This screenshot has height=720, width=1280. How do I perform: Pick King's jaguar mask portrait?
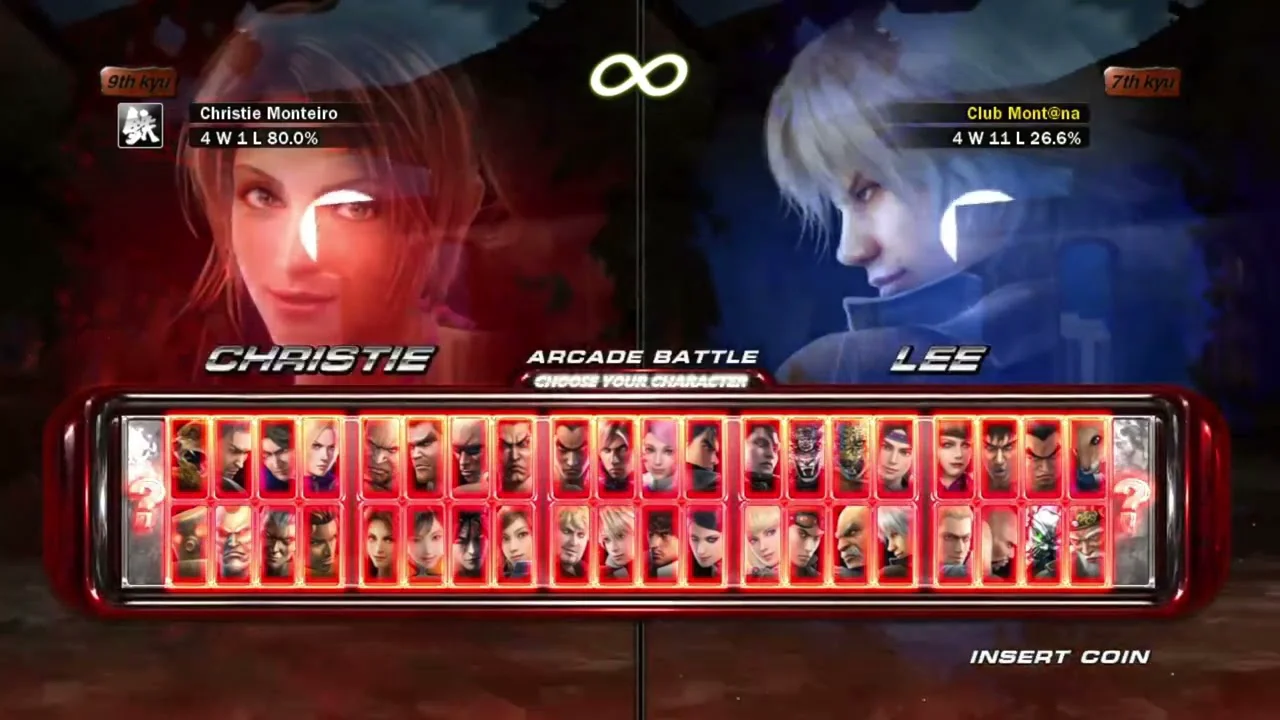click(804, 456)
